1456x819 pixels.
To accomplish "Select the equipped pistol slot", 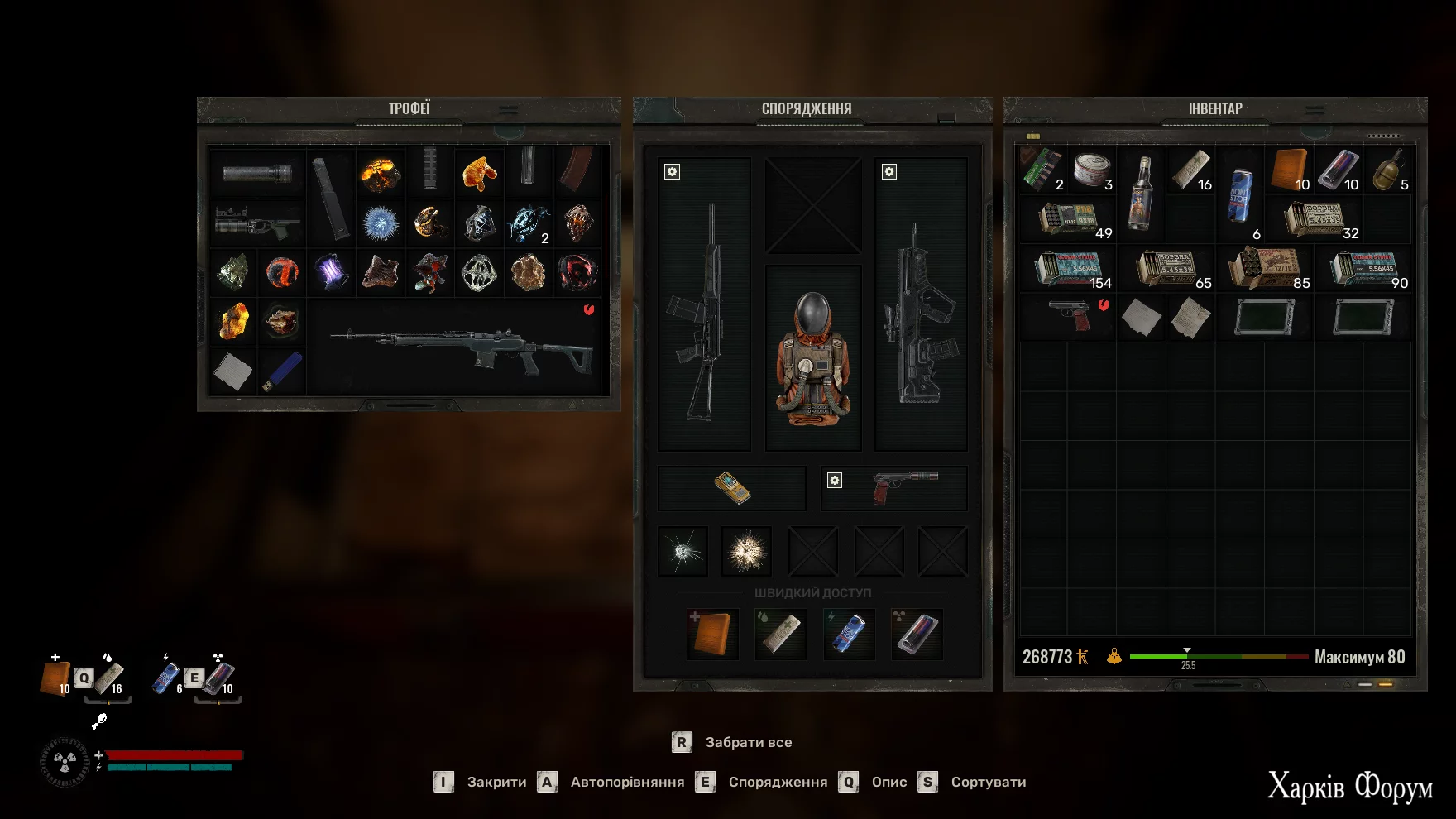I will (903, 487).
